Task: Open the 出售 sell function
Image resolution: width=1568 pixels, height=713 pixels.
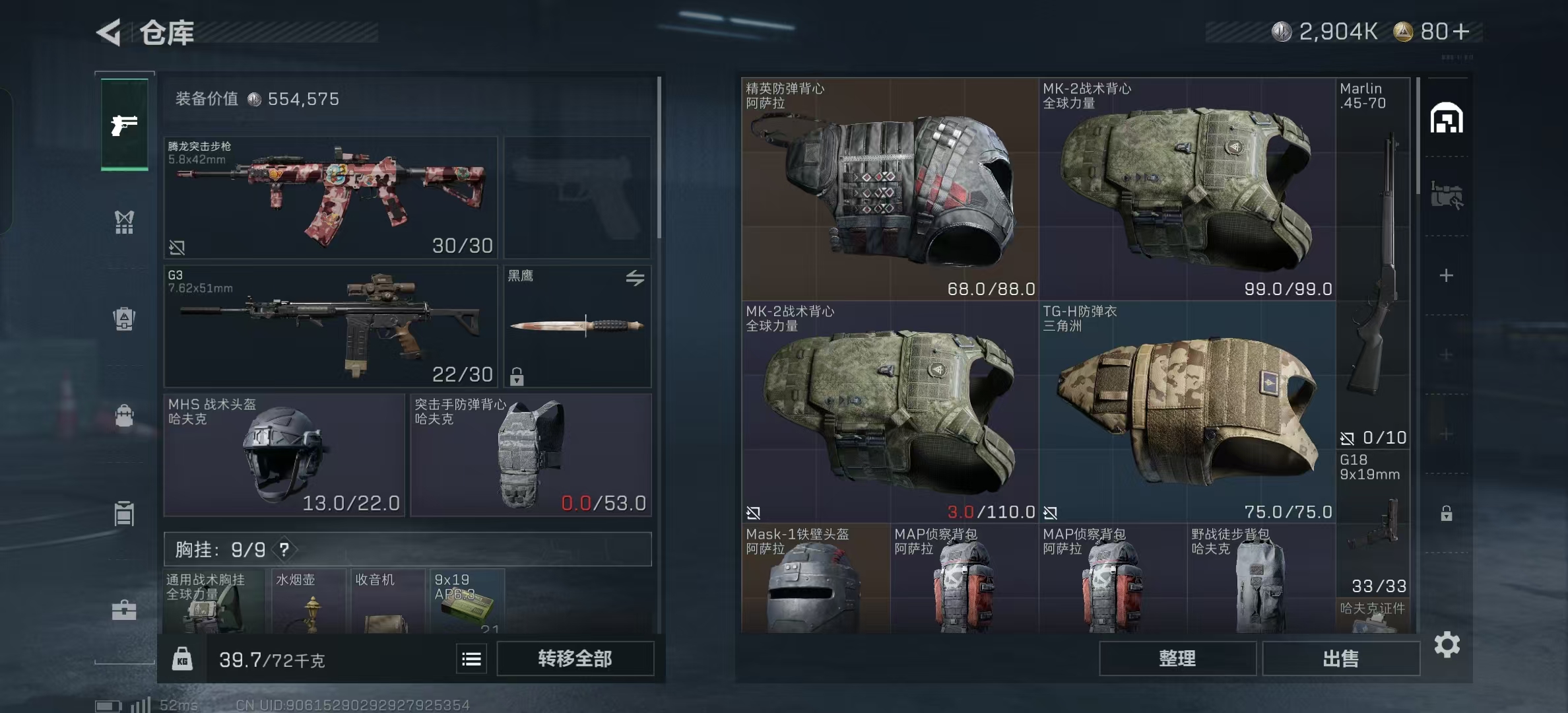Action: (x=1340, y=658)
